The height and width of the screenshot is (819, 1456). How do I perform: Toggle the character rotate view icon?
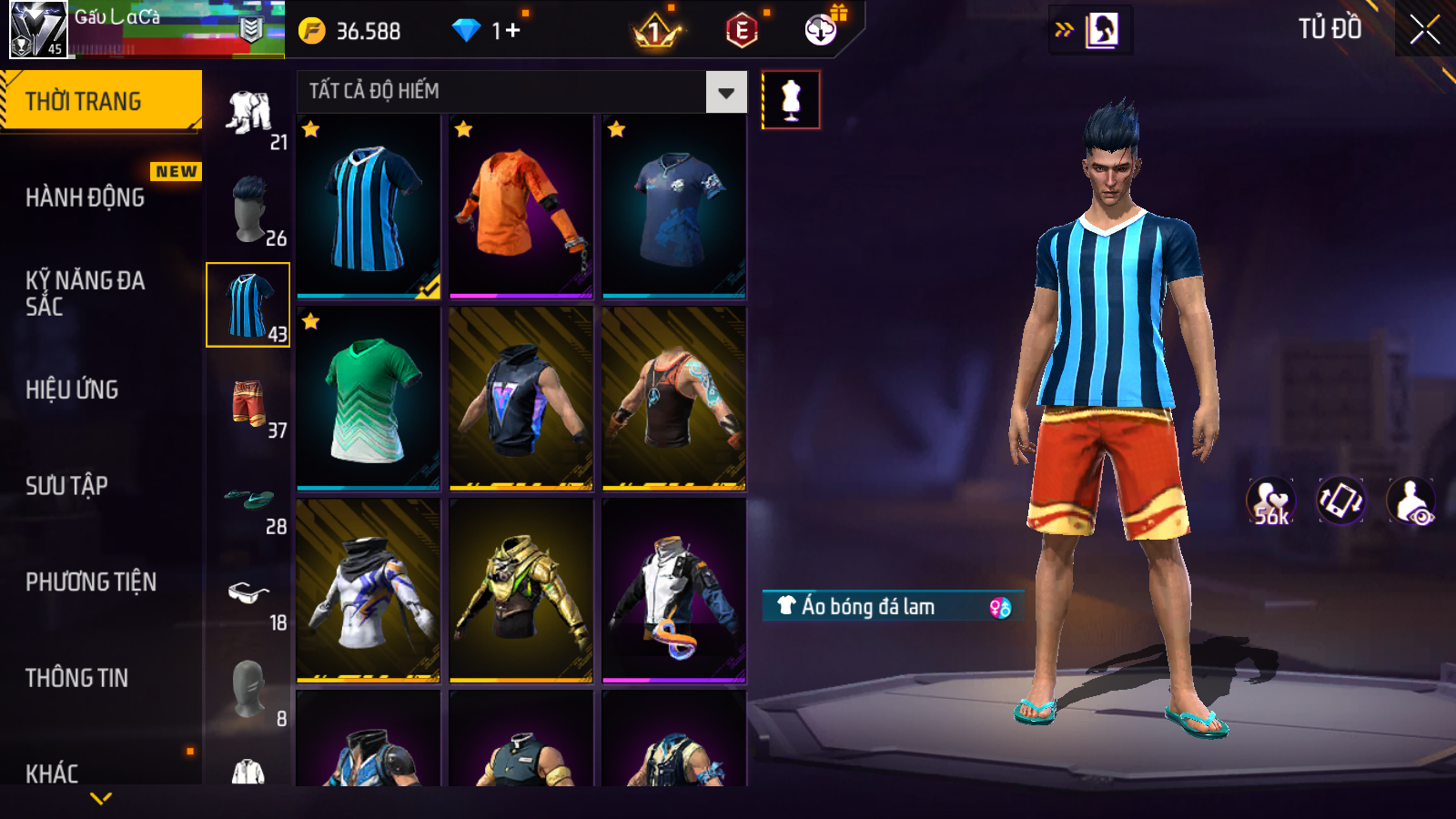[1340, 500]
